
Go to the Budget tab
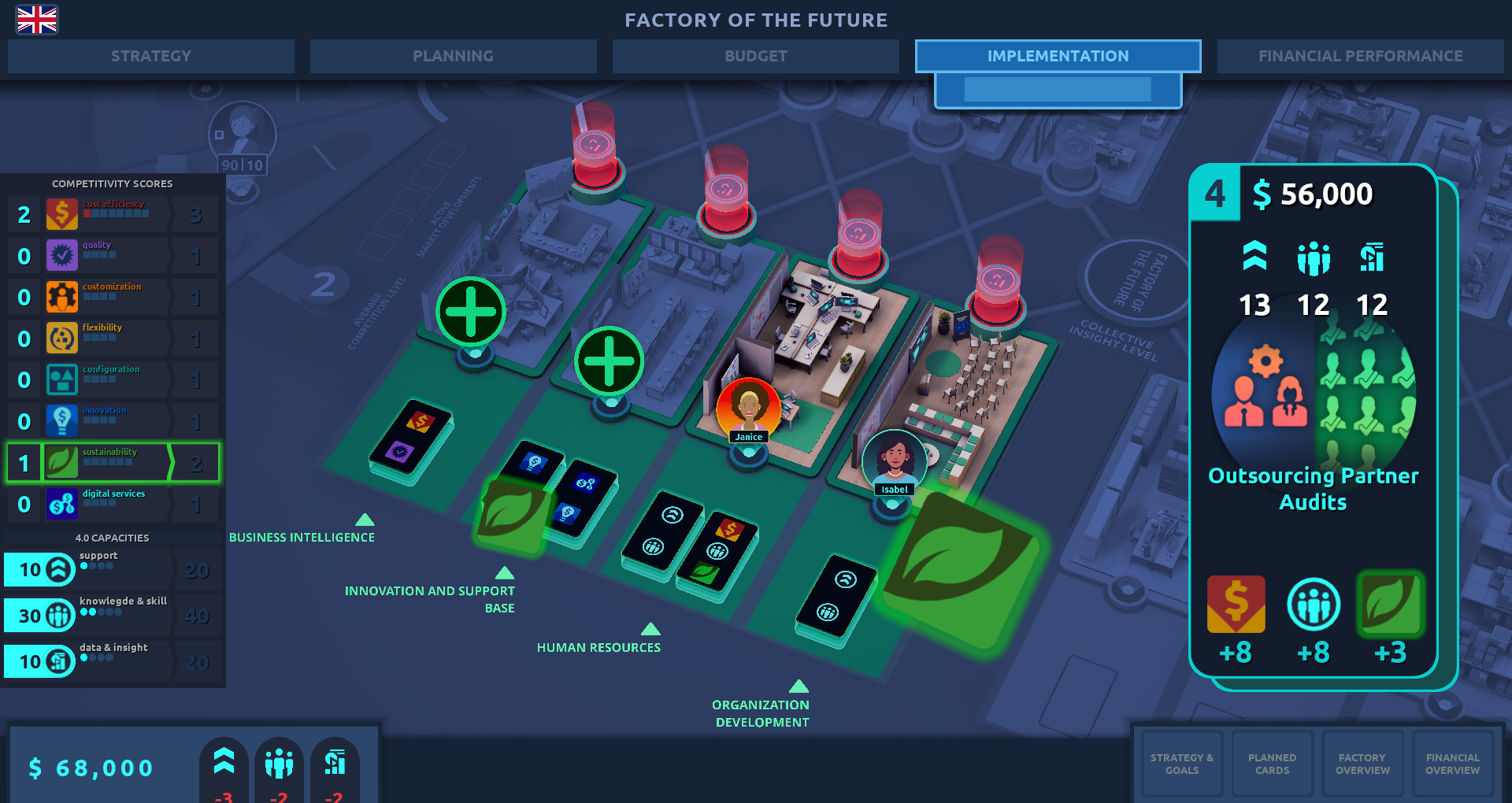click(755, 56)
